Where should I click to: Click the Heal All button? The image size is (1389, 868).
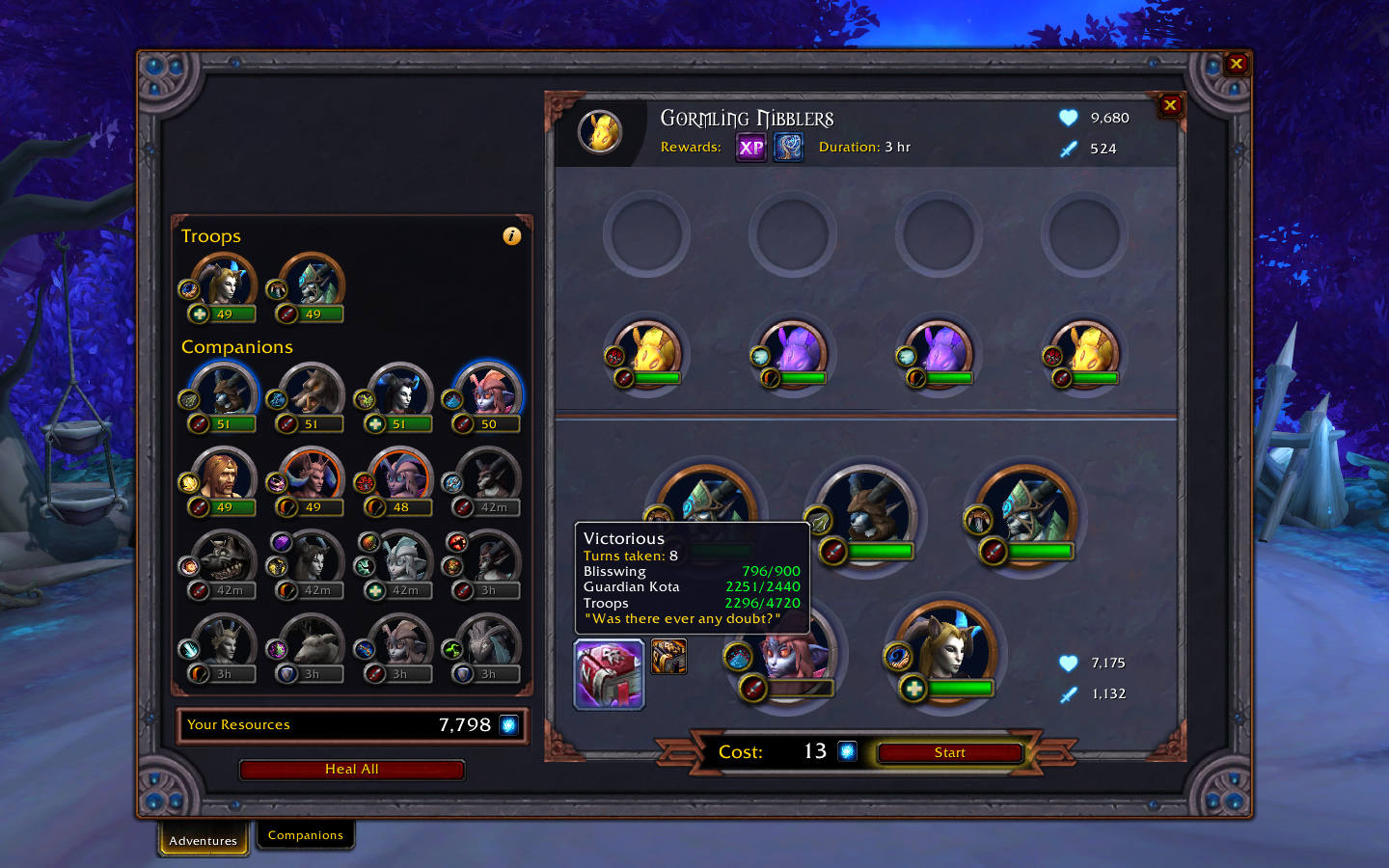click(x=351, y=770)
